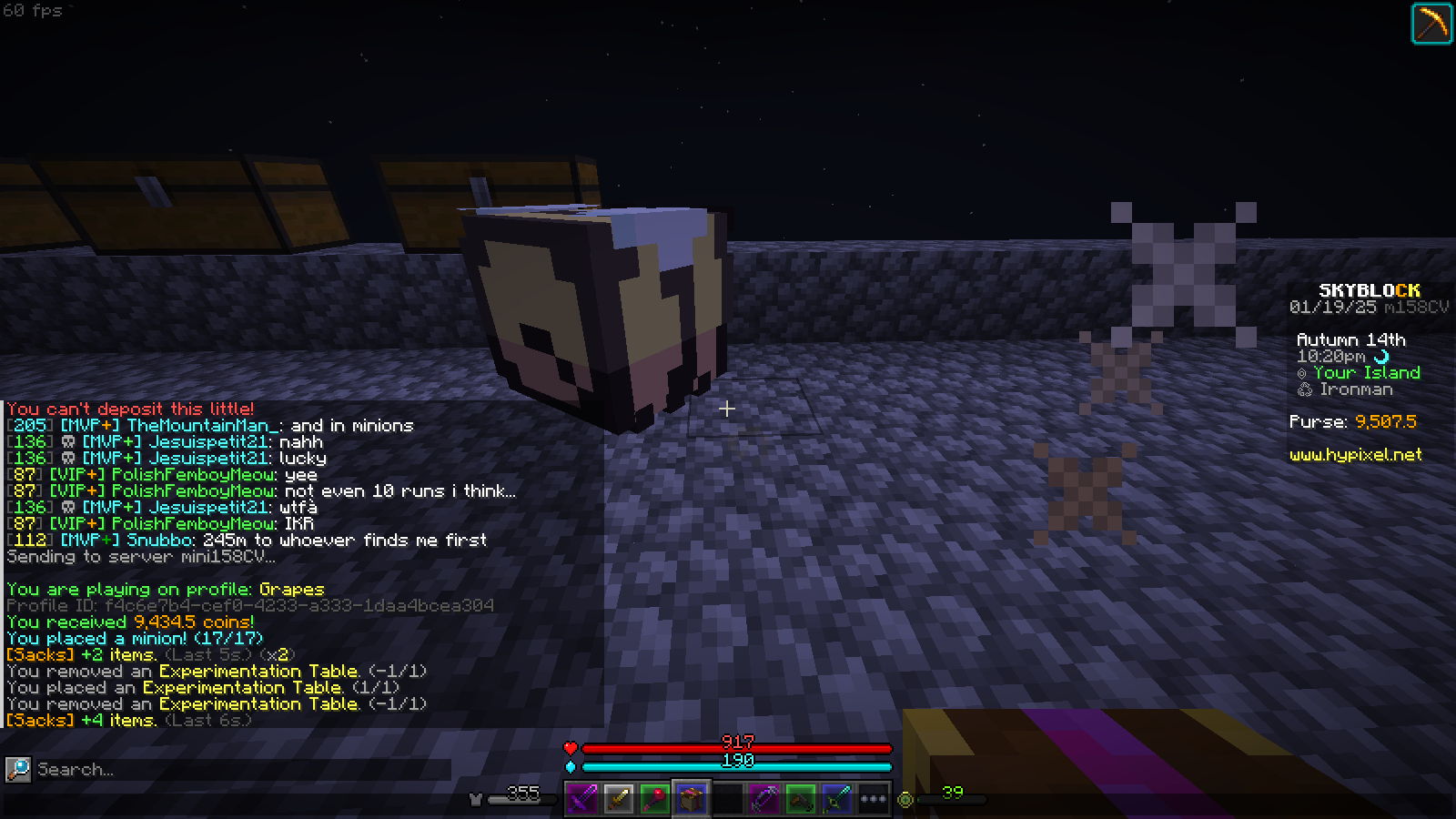Open the www.hypixel.net link on the sidebar
The width and height of the screenshot is (1456, 819).
[x=1355, y=455]
